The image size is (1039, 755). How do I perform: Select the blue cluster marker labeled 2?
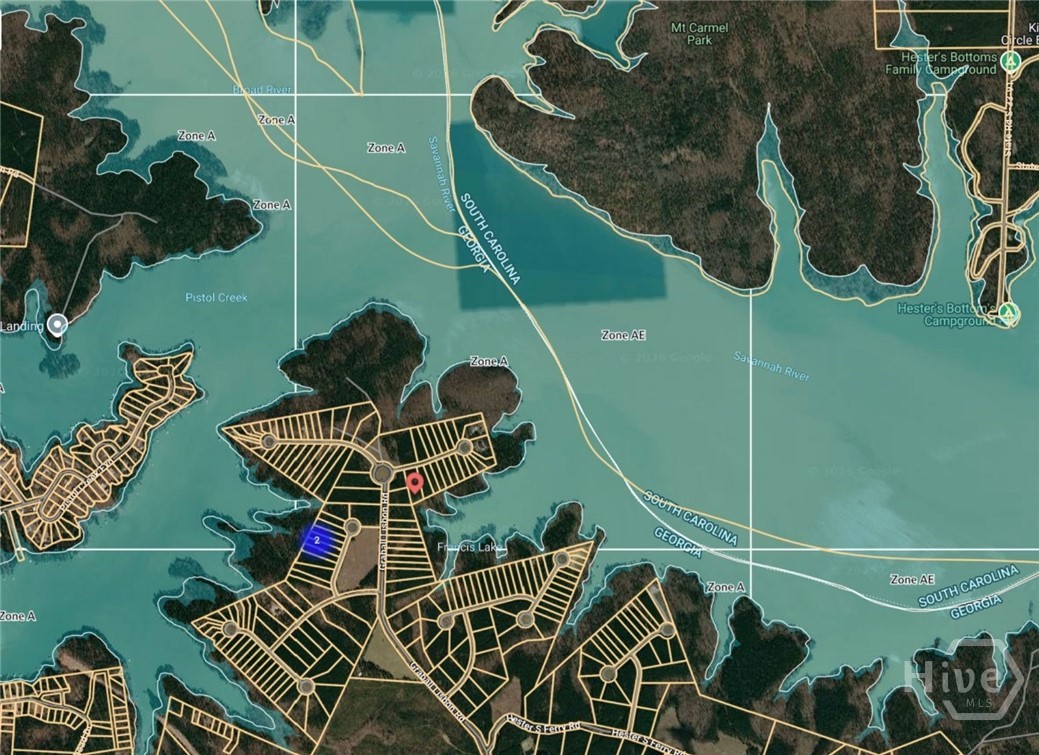317,540
